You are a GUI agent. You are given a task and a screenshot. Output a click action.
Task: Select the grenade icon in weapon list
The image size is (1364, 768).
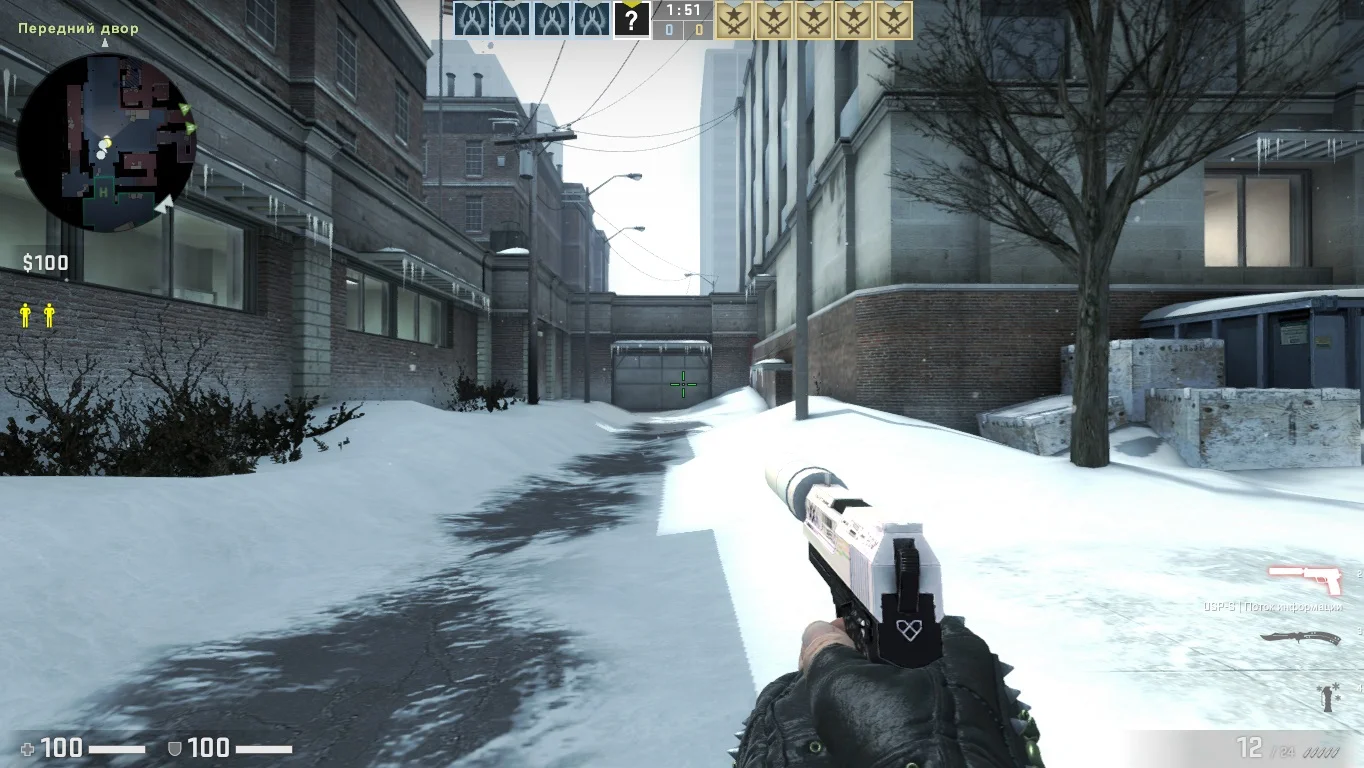1330,696
